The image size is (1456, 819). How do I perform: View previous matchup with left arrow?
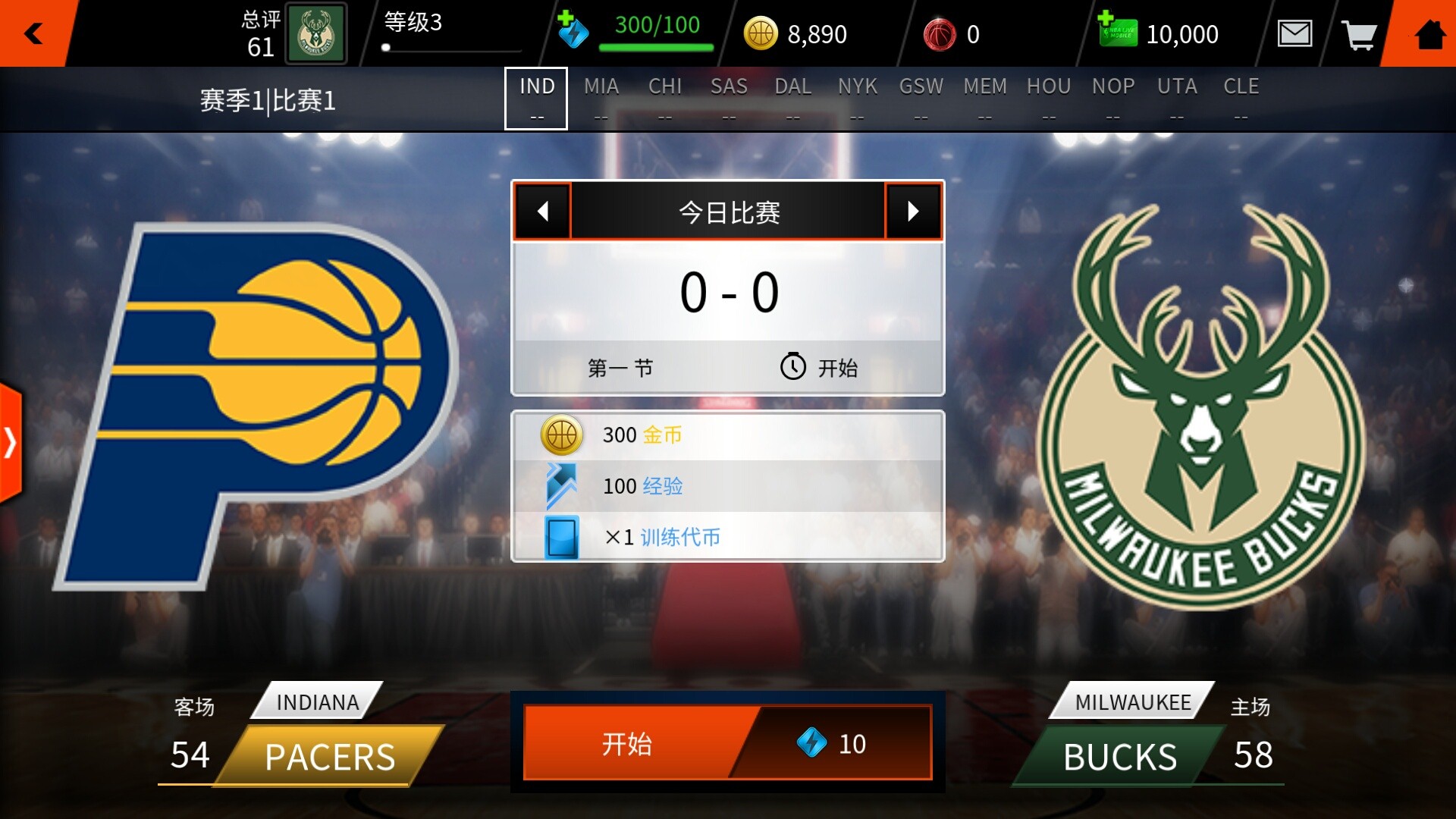[541, 212]
